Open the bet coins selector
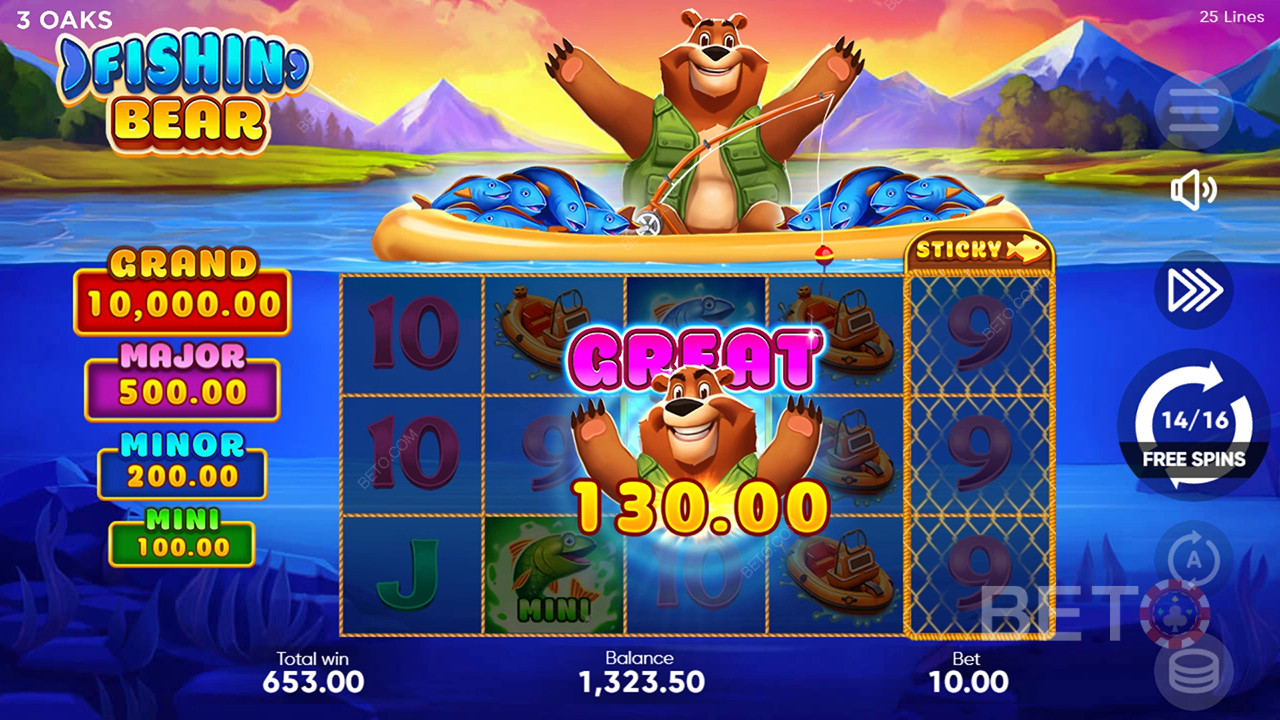Screen dimensions: 1280x720 [x=1193, y=672]
